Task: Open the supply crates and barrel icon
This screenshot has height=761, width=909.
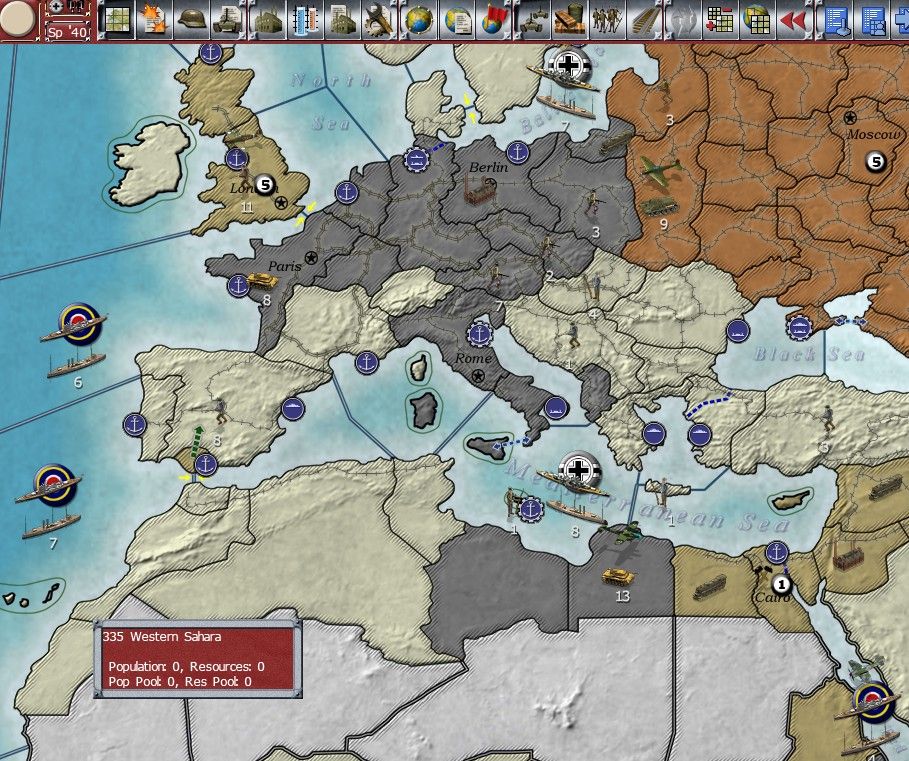Action: pyautogui.click(x=567, y=19)
